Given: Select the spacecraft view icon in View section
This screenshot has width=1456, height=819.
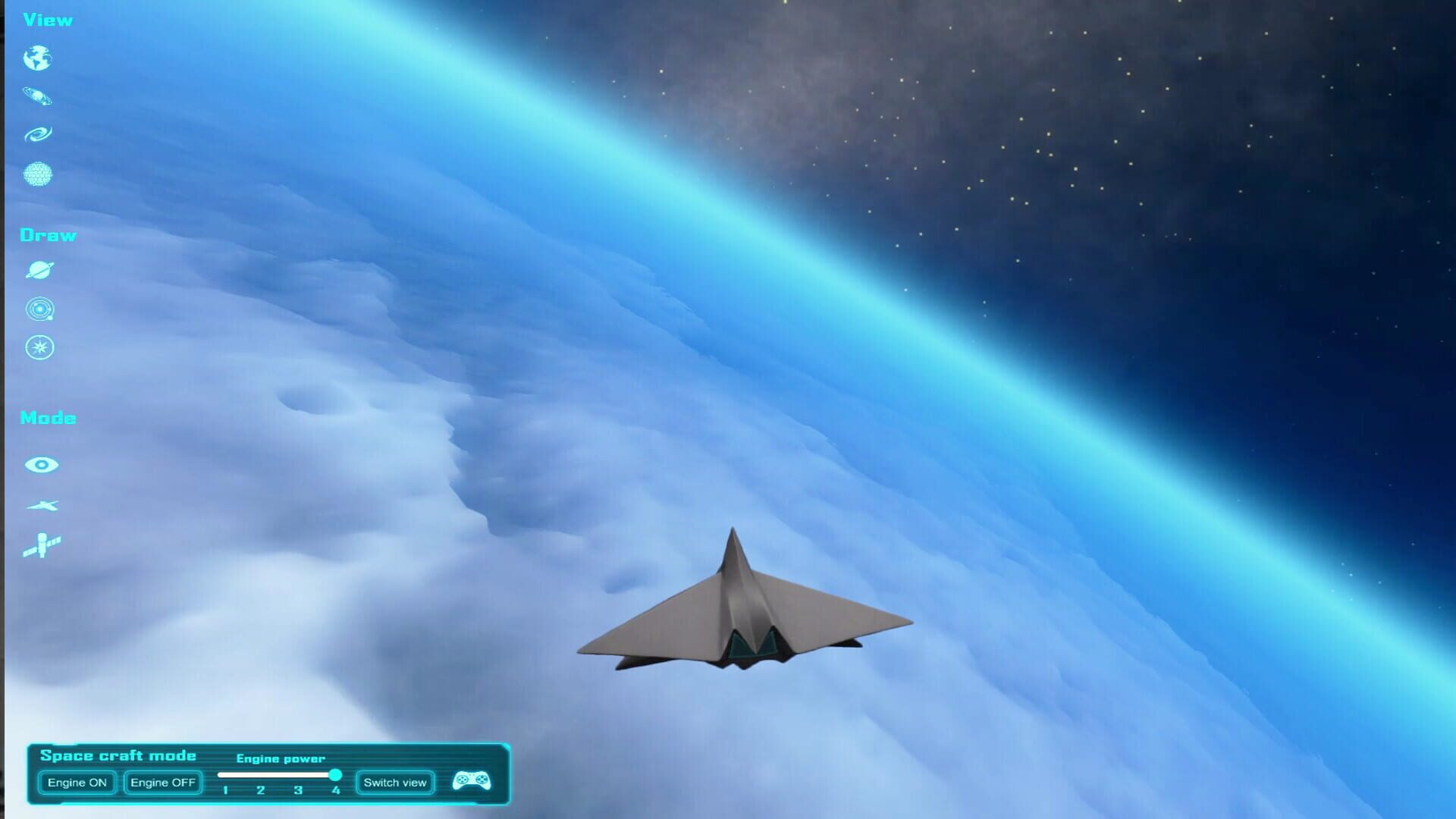Looking at the screenshot, I should pos(39,95).
